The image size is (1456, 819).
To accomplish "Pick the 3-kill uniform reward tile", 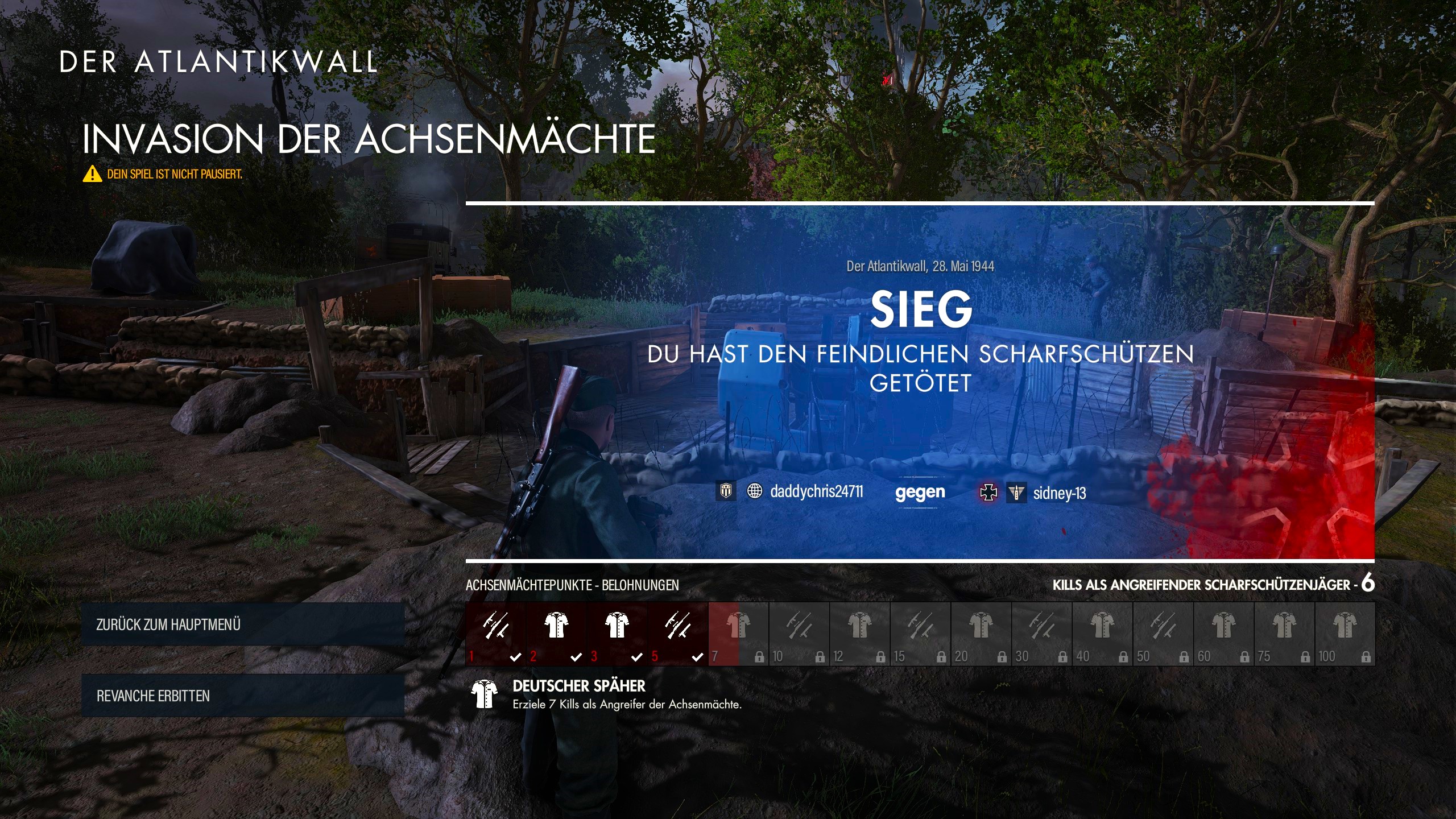I will tap(617, 633).
